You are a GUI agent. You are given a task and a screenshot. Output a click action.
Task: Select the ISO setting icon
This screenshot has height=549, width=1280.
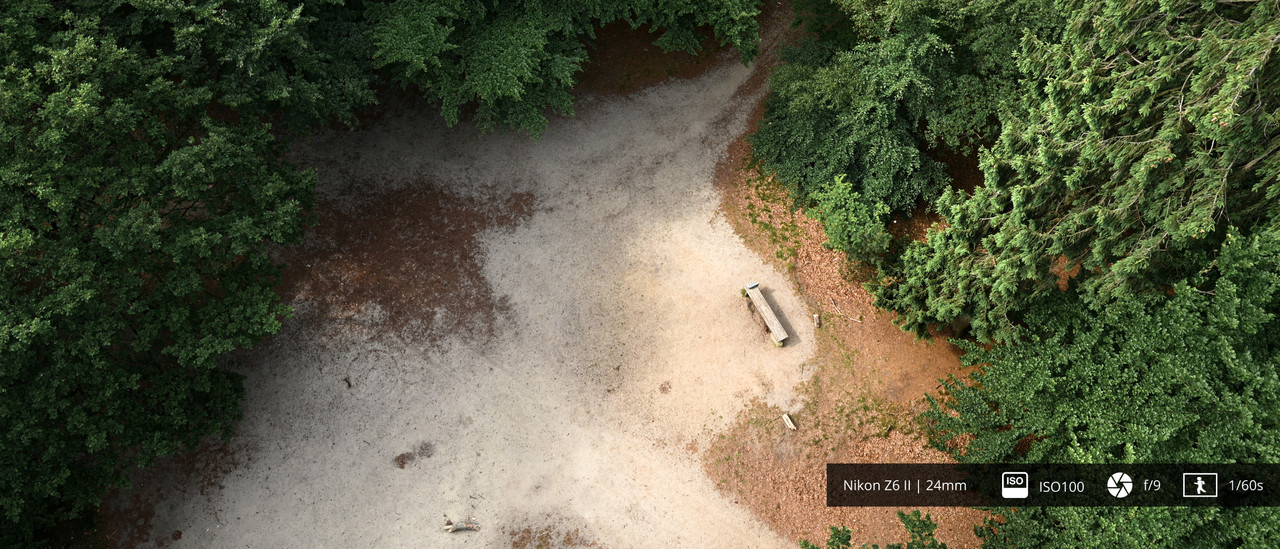click(x=1014, y=485)
